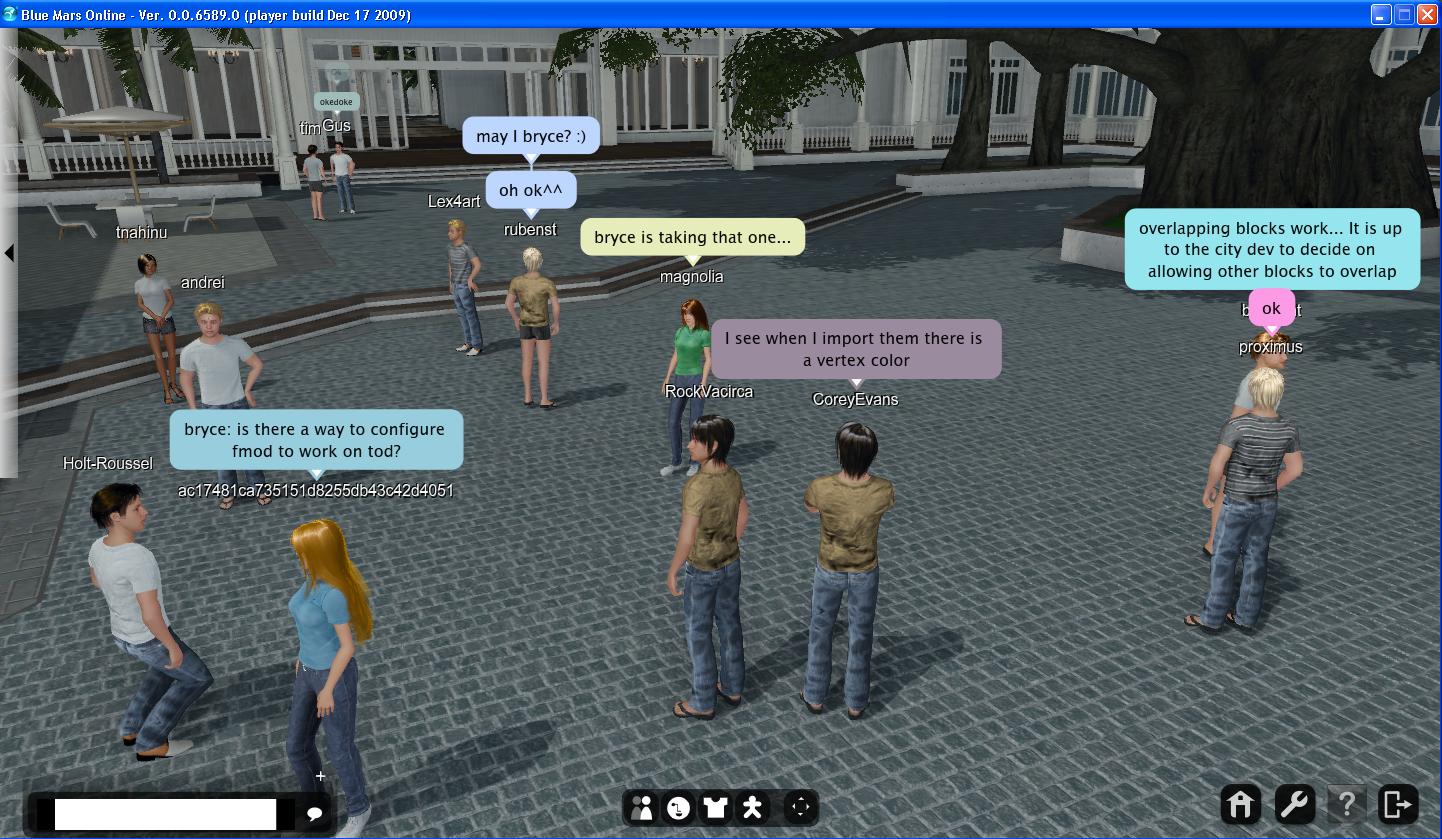Click the exit/logout icon
The width and height of the screenshot is (1442, 839).
click(1400, 804)
